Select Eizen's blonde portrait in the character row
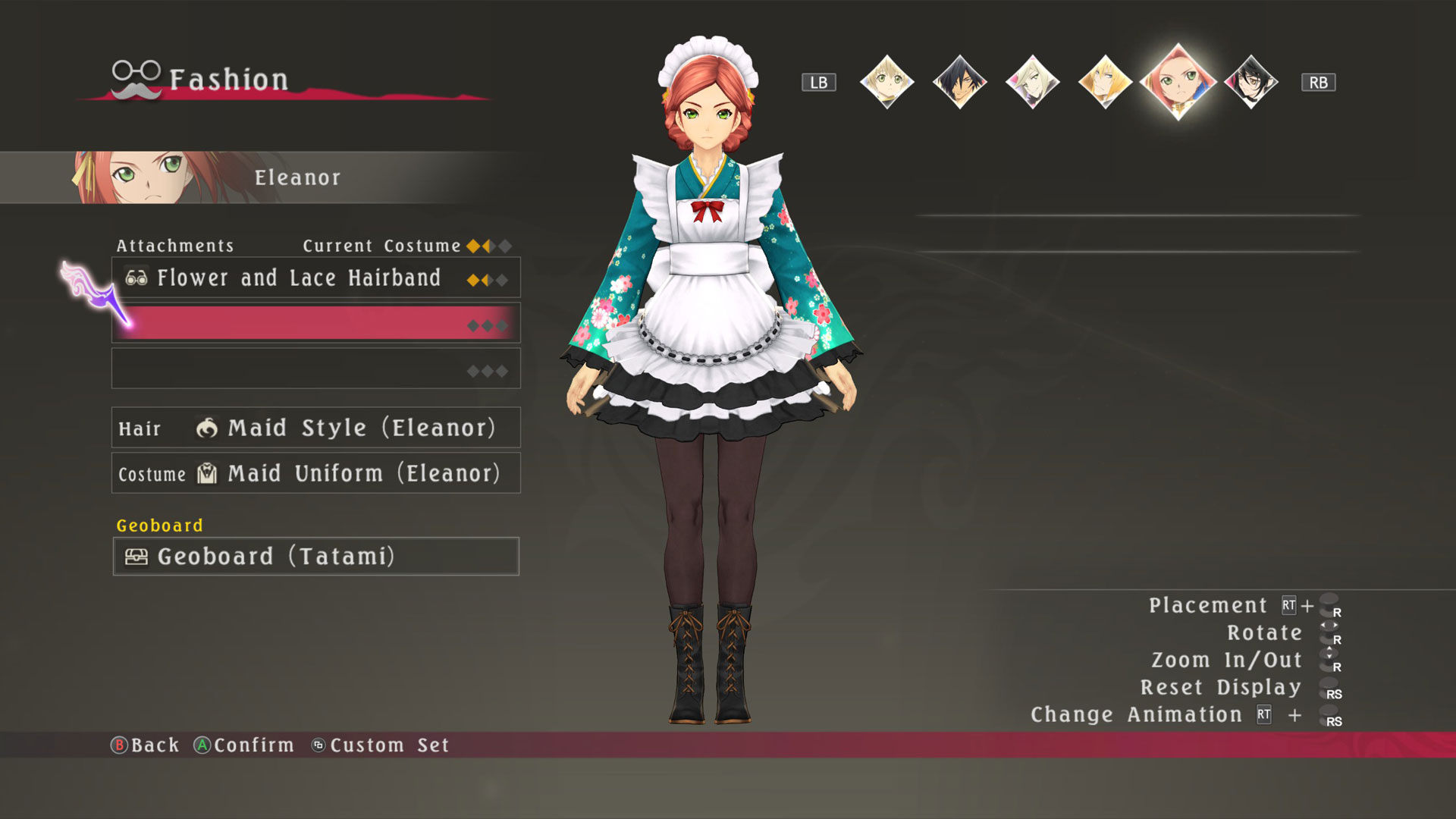This screenshot has width=1456, height=819. [x=1104, y=82]
